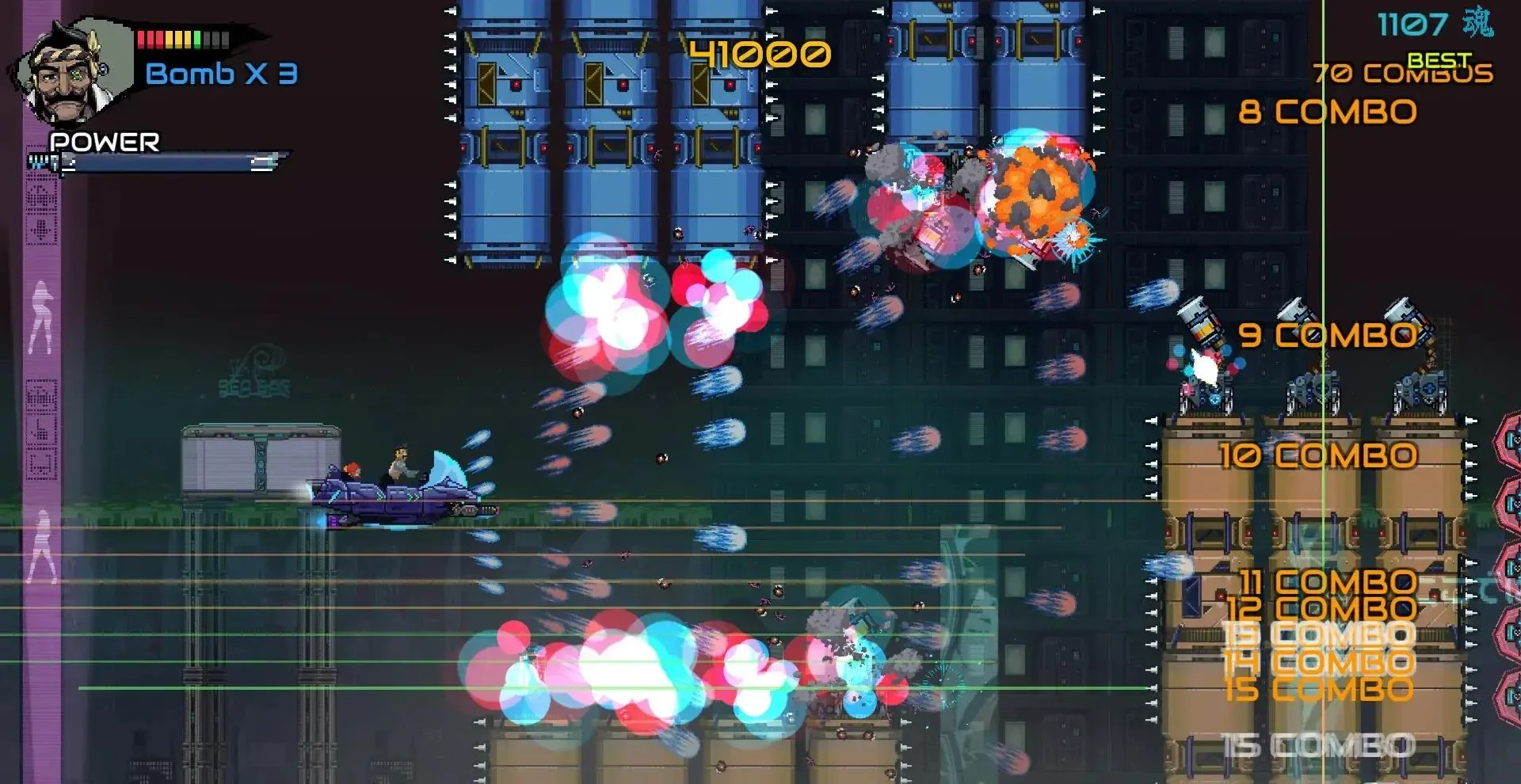Viewport: 1521px width, 784px height.
Task: Expand the POWER label section
Action: (x=104, y=143)
